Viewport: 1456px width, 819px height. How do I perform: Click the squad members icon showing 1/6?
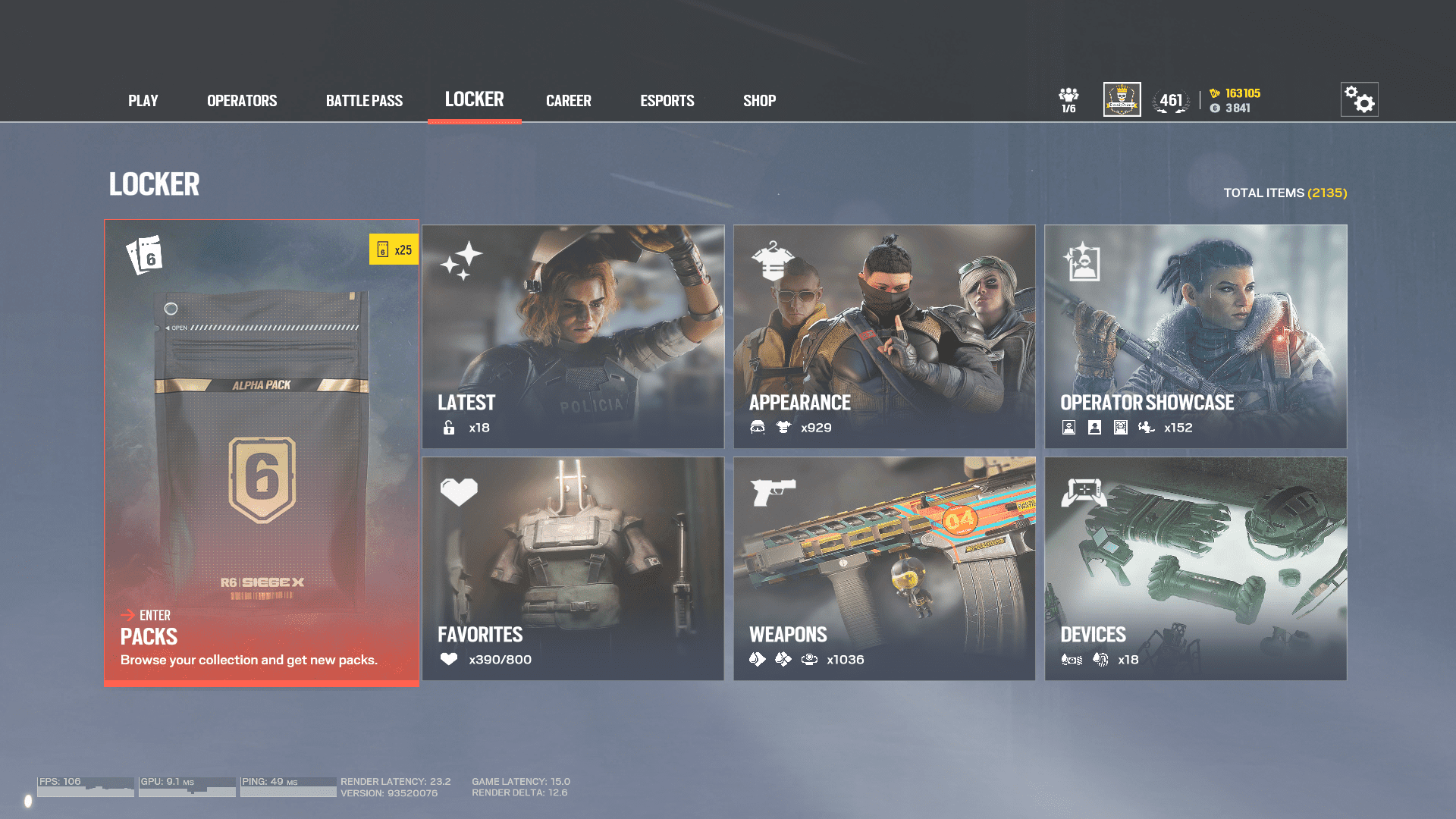[x=1069, y=97]
